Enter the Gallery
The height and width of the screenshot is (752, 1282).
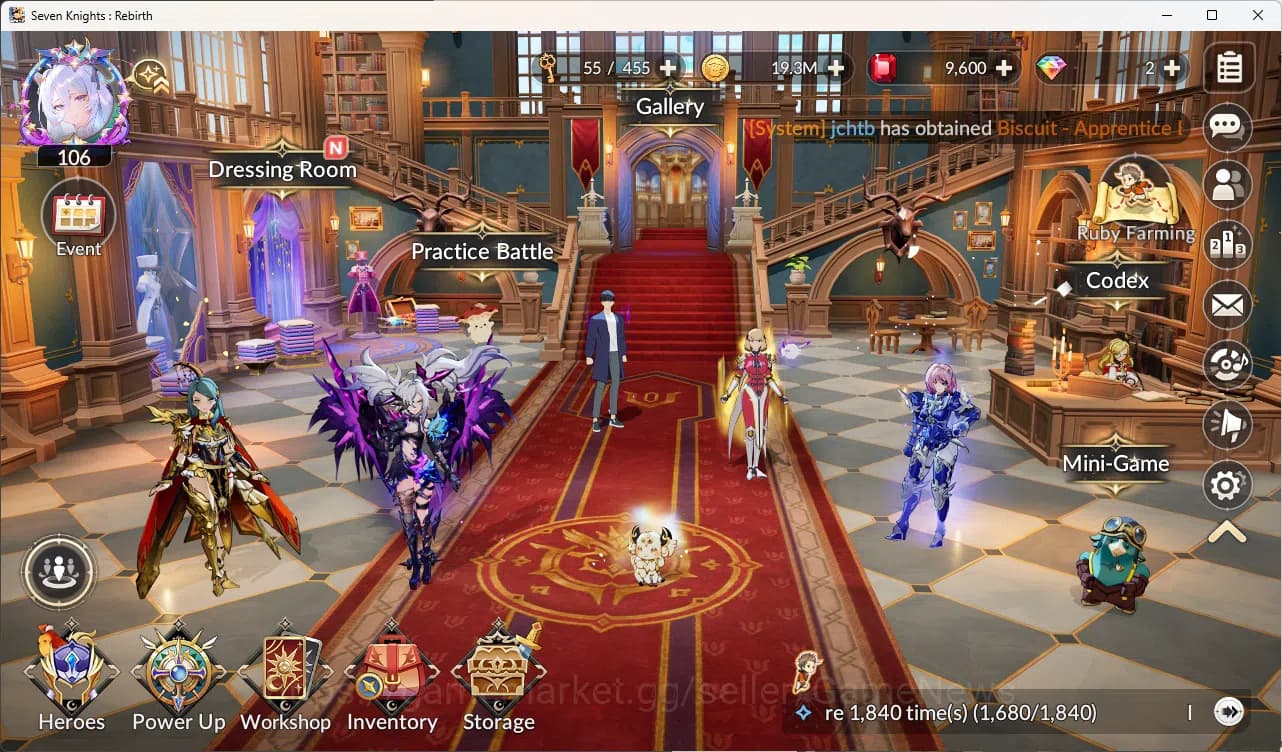pyautogui.click(x=669, y=106)
